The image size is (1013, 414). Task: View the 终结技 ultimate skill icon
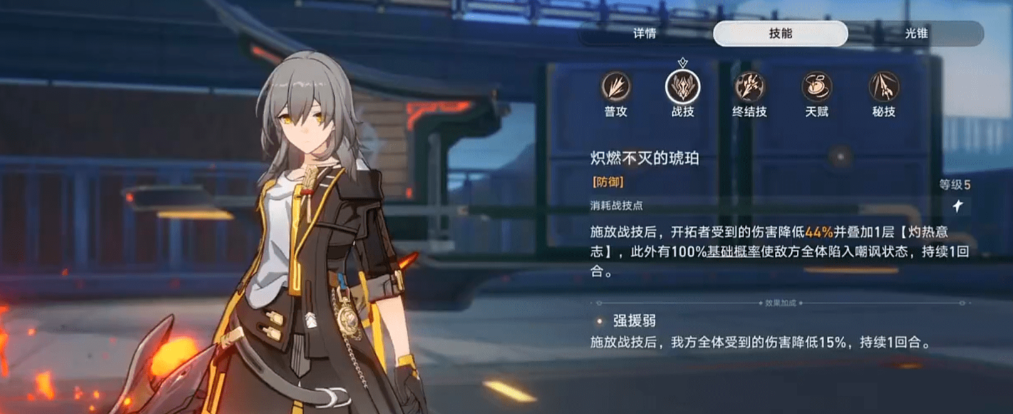click(x=750, y=87)
